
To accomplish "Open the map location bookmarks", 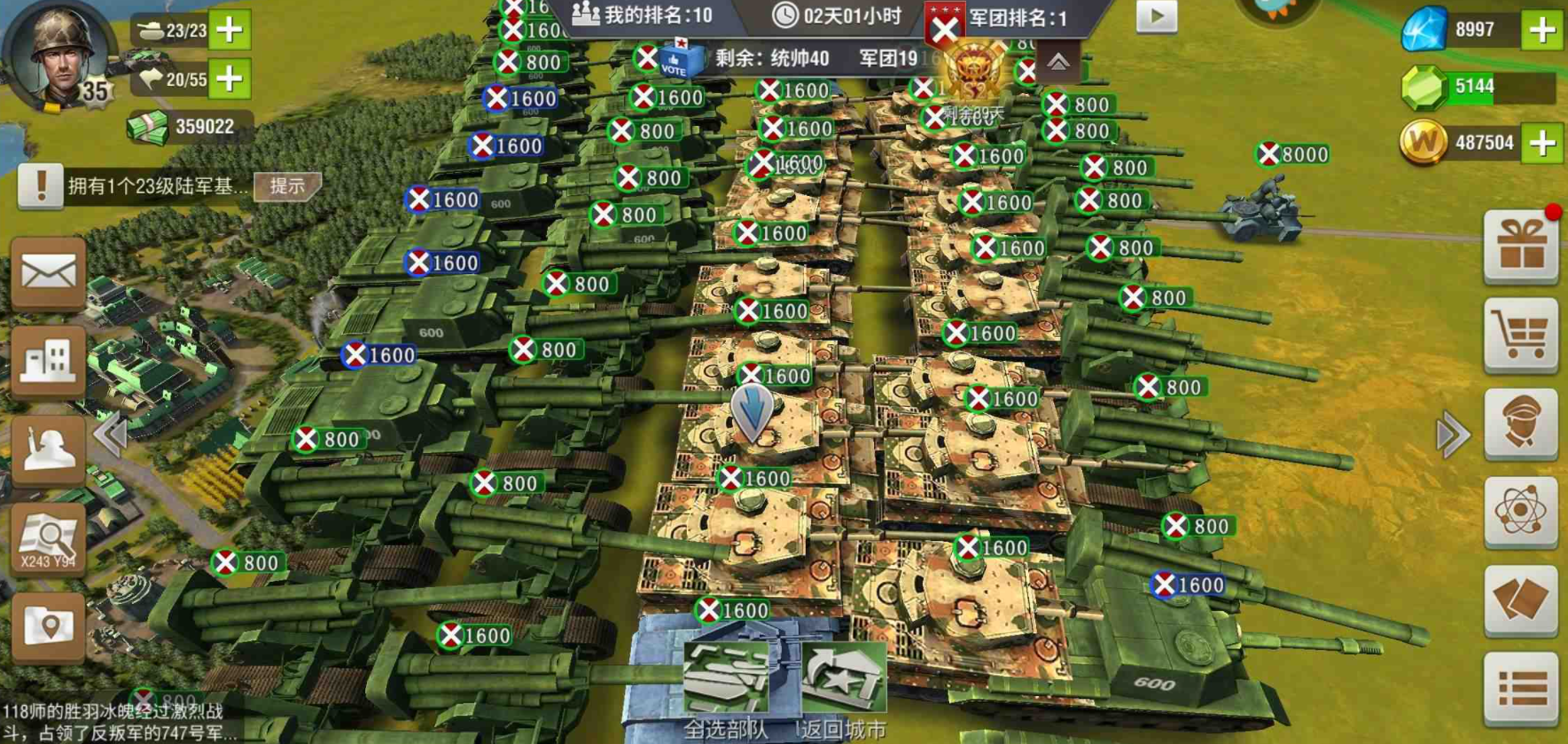I will pyautogui.click(x=48, y=627).
